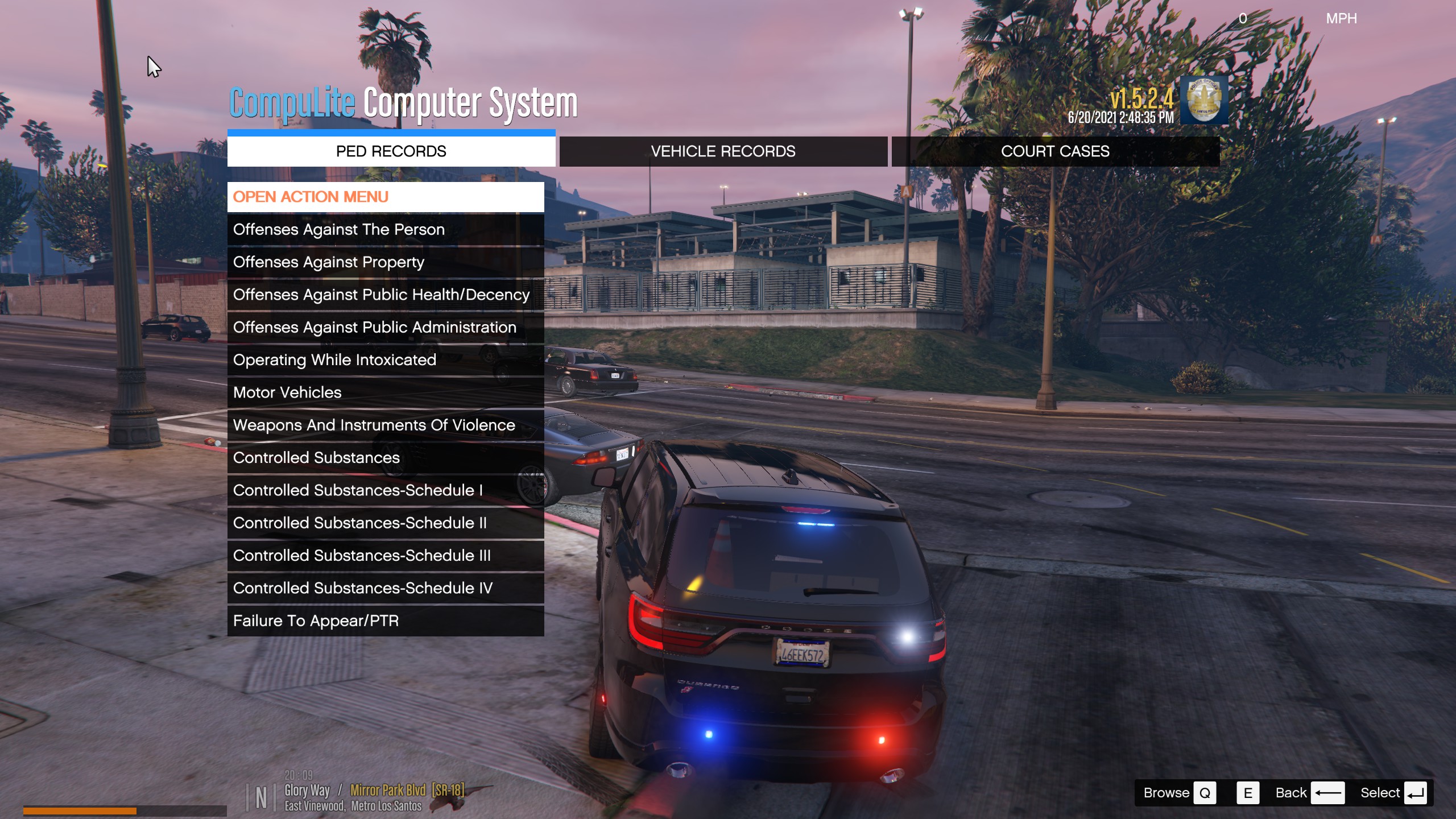Open the Vehicle Records tab
This screenshot has width=1456, height=819.
pos(723,151)
